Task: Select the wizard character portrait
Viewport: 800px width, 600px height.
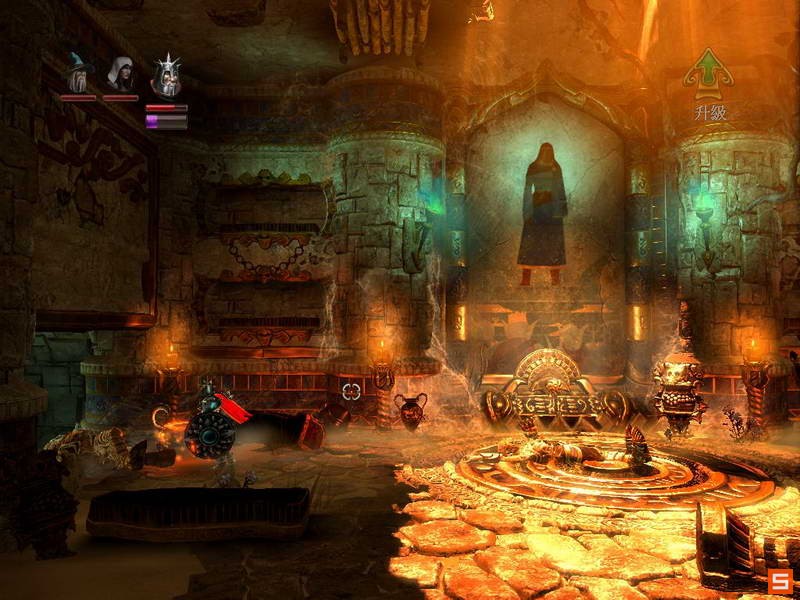Action: click(x=78, y=73)
